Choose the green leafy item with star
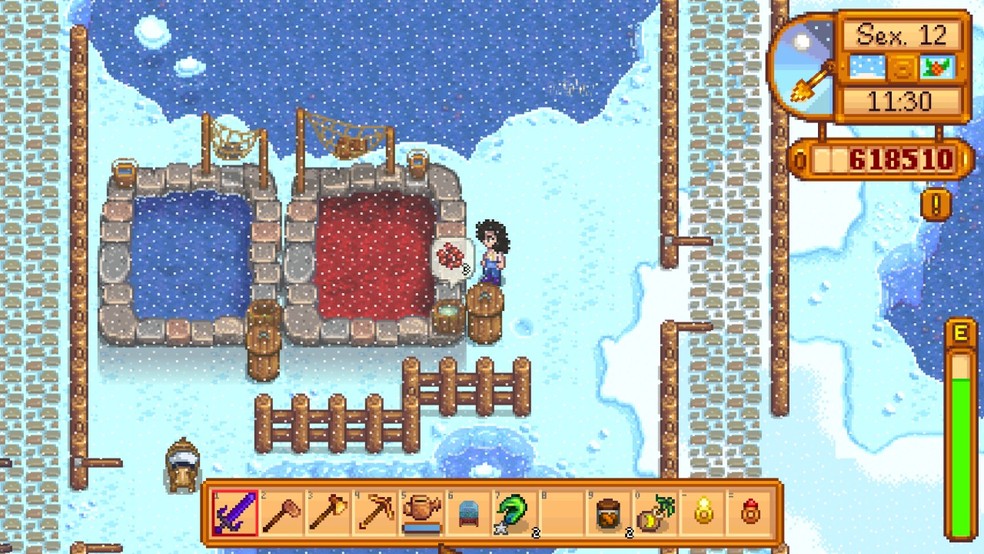 point(516,514)
